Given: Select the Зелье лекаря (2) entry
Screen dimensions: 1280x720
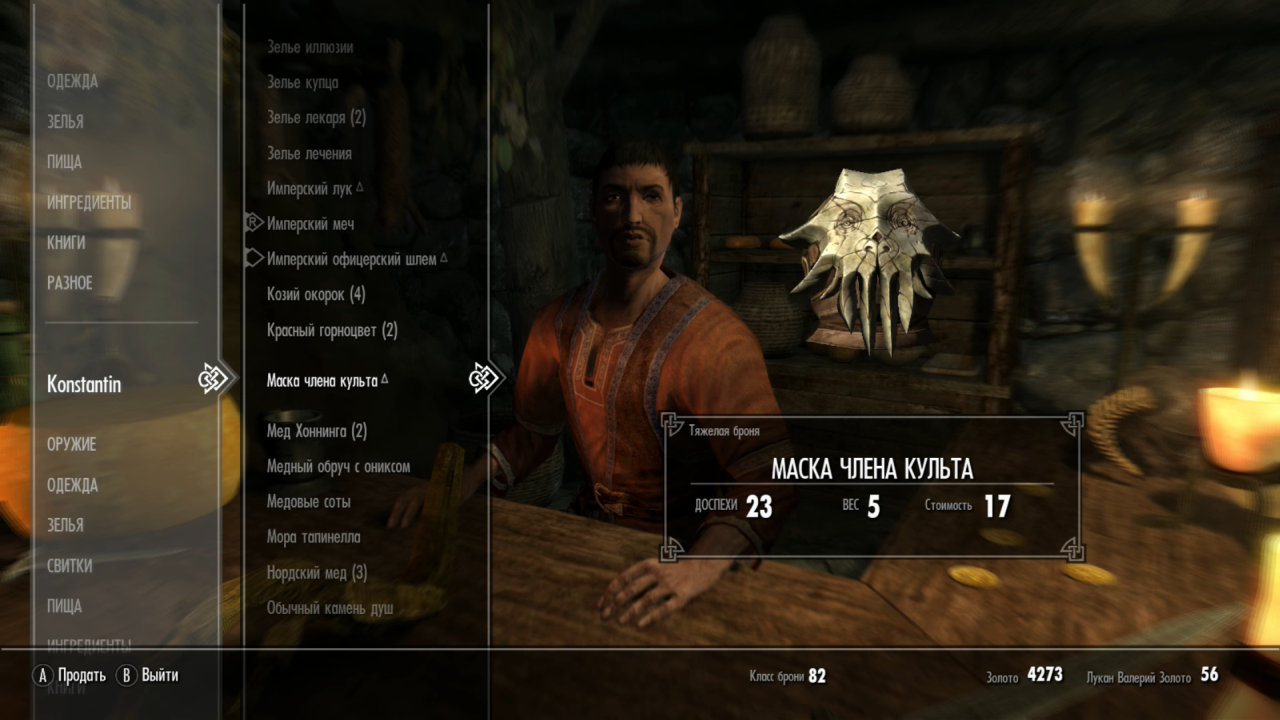Looking at the screenshot, I should tap(316, 118).
